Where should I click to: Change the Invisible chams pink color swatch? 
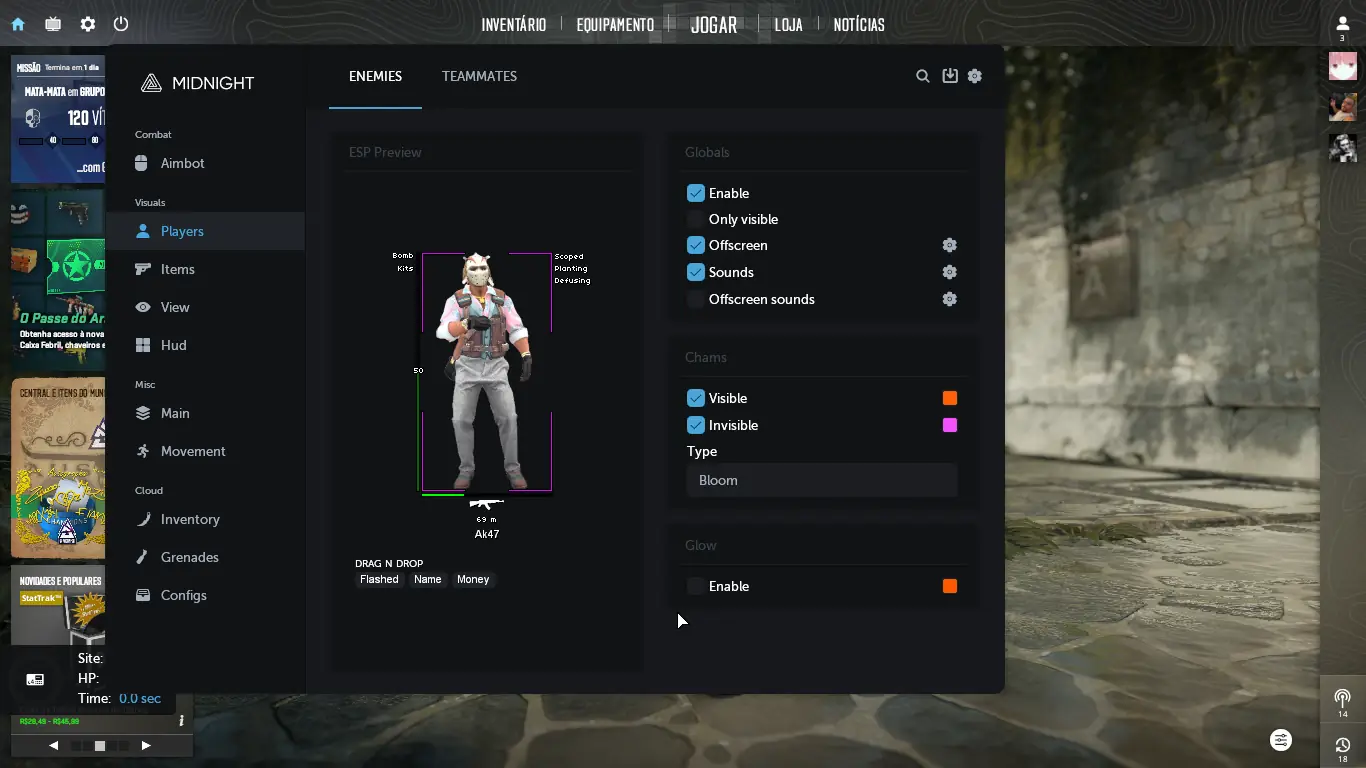[950, 425]
